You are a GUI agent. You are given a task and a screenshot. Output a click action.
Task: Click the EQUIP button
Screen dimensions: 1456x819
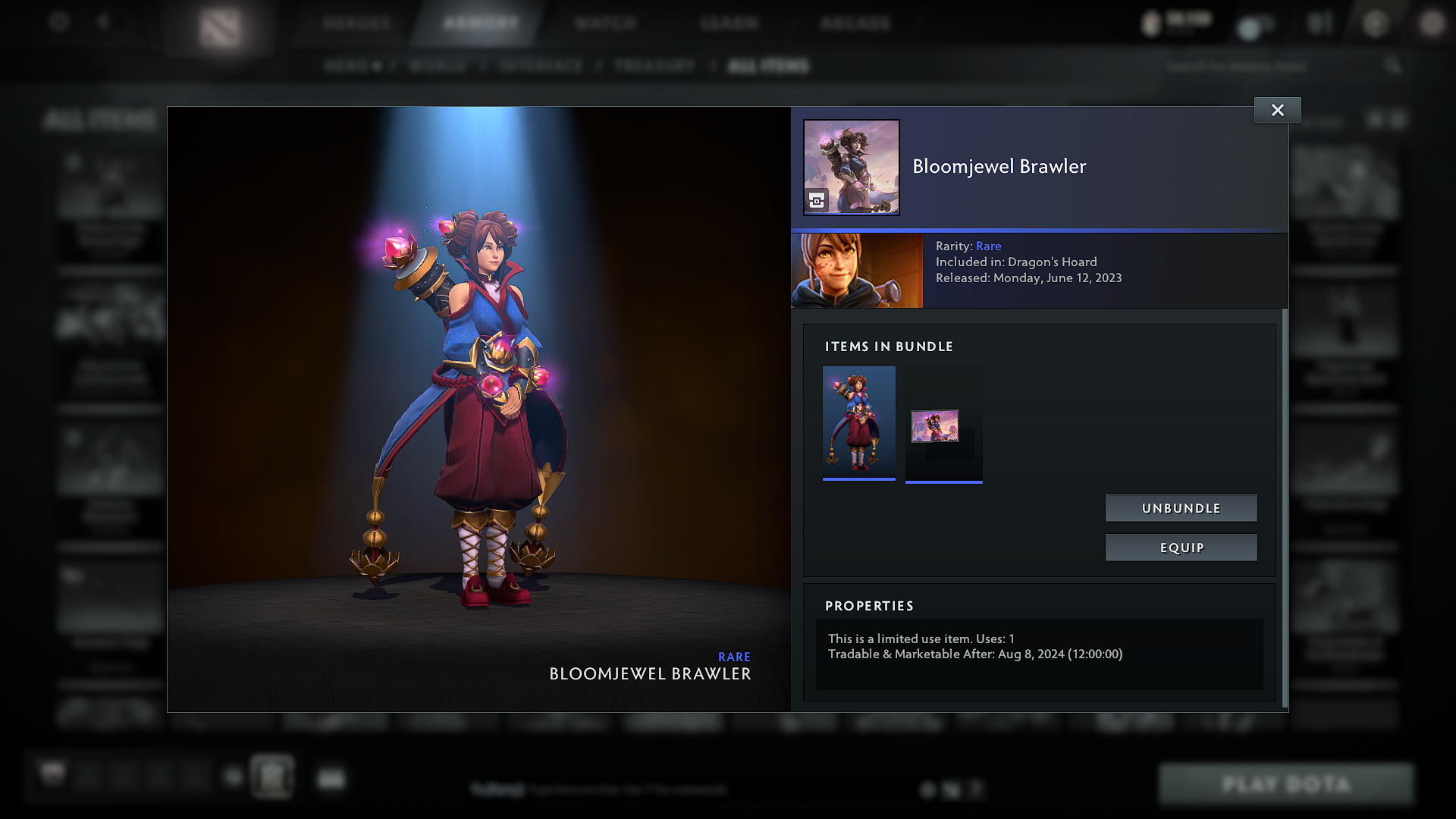tap(1181, 547)
